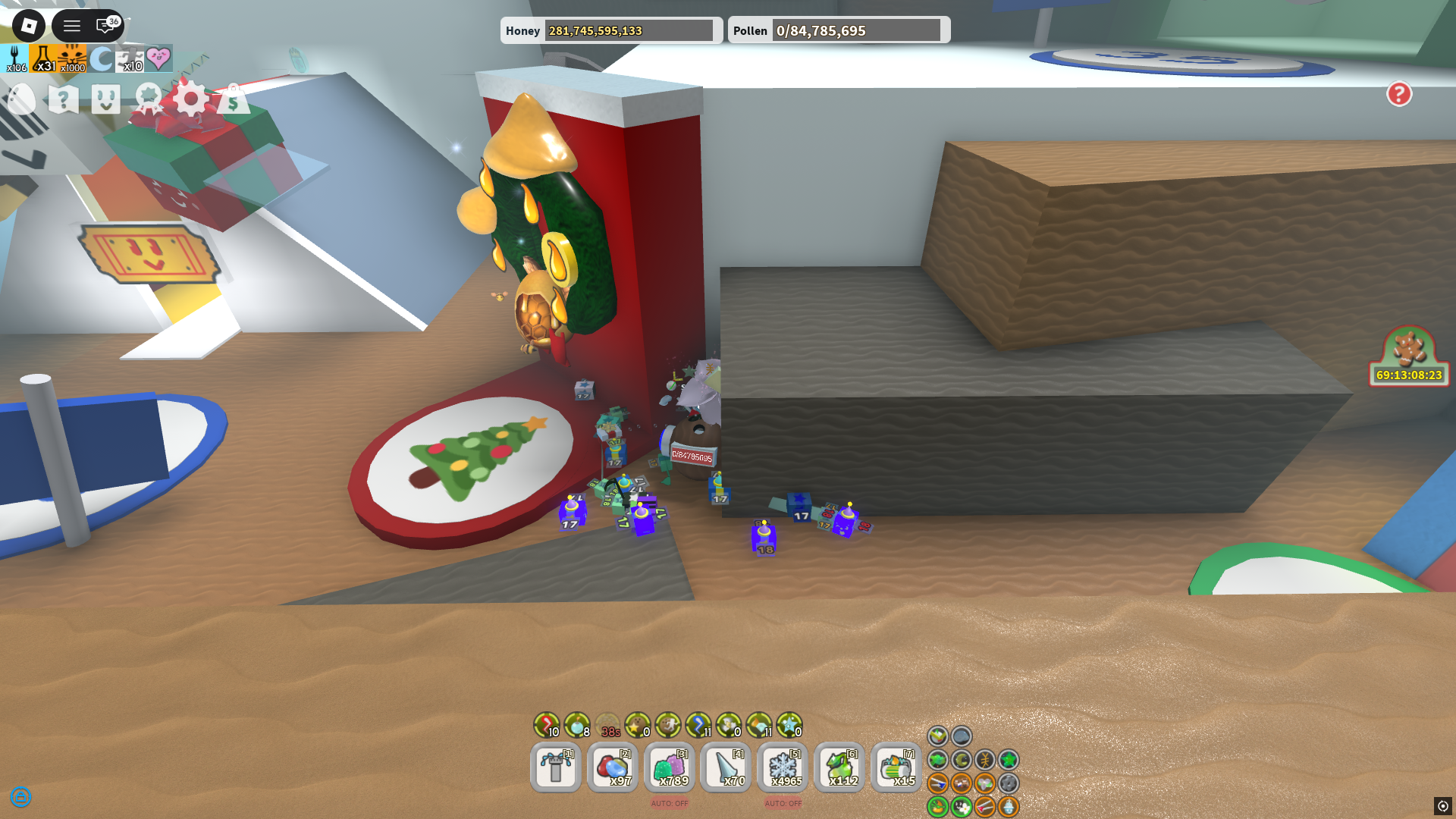Open the shop bag icon
Viewport: 1456px width, 819px height.
pos(234,99)
